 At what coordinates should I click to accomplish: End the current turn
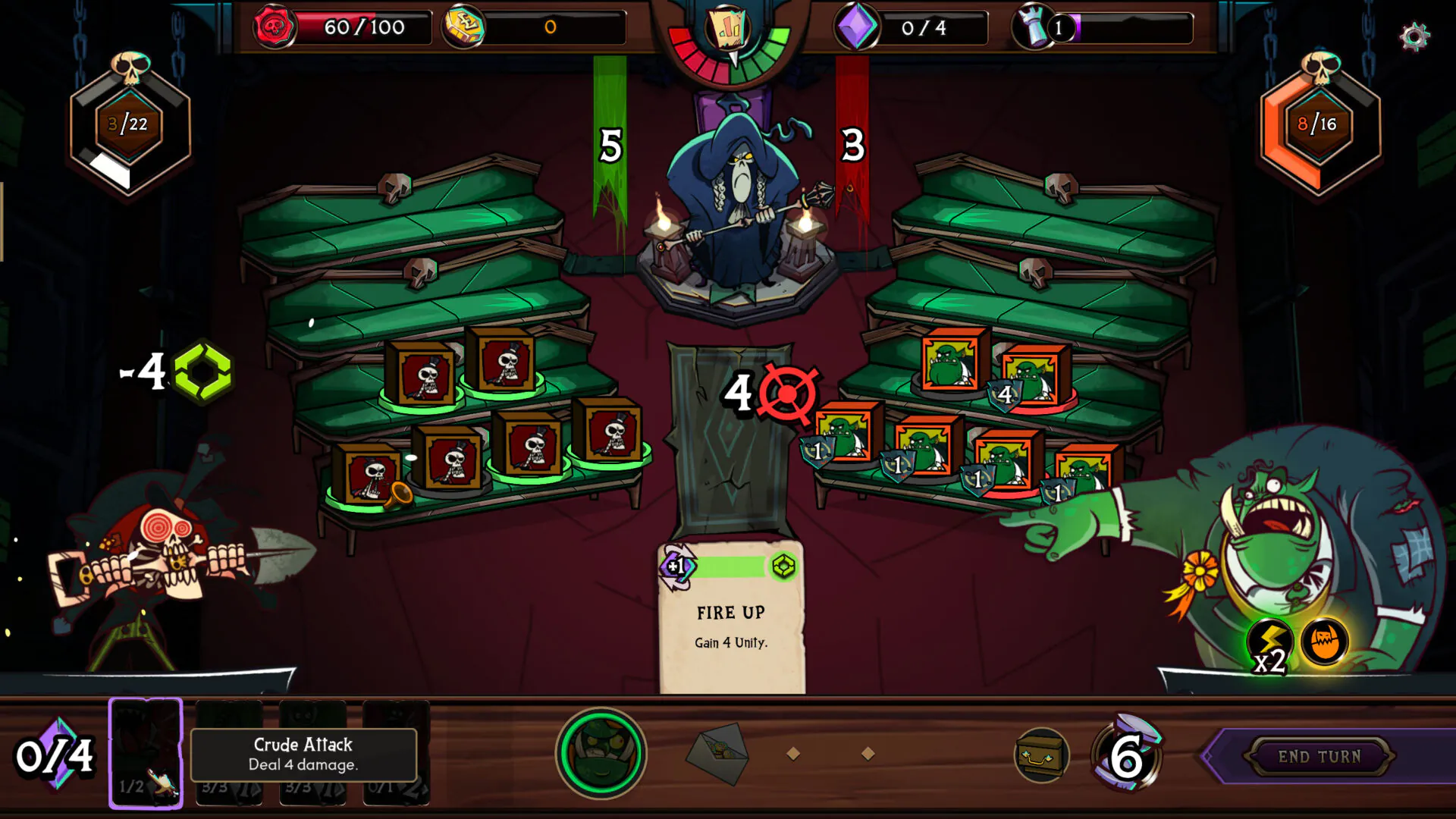pyautogui.click(x=1319, y=756)
